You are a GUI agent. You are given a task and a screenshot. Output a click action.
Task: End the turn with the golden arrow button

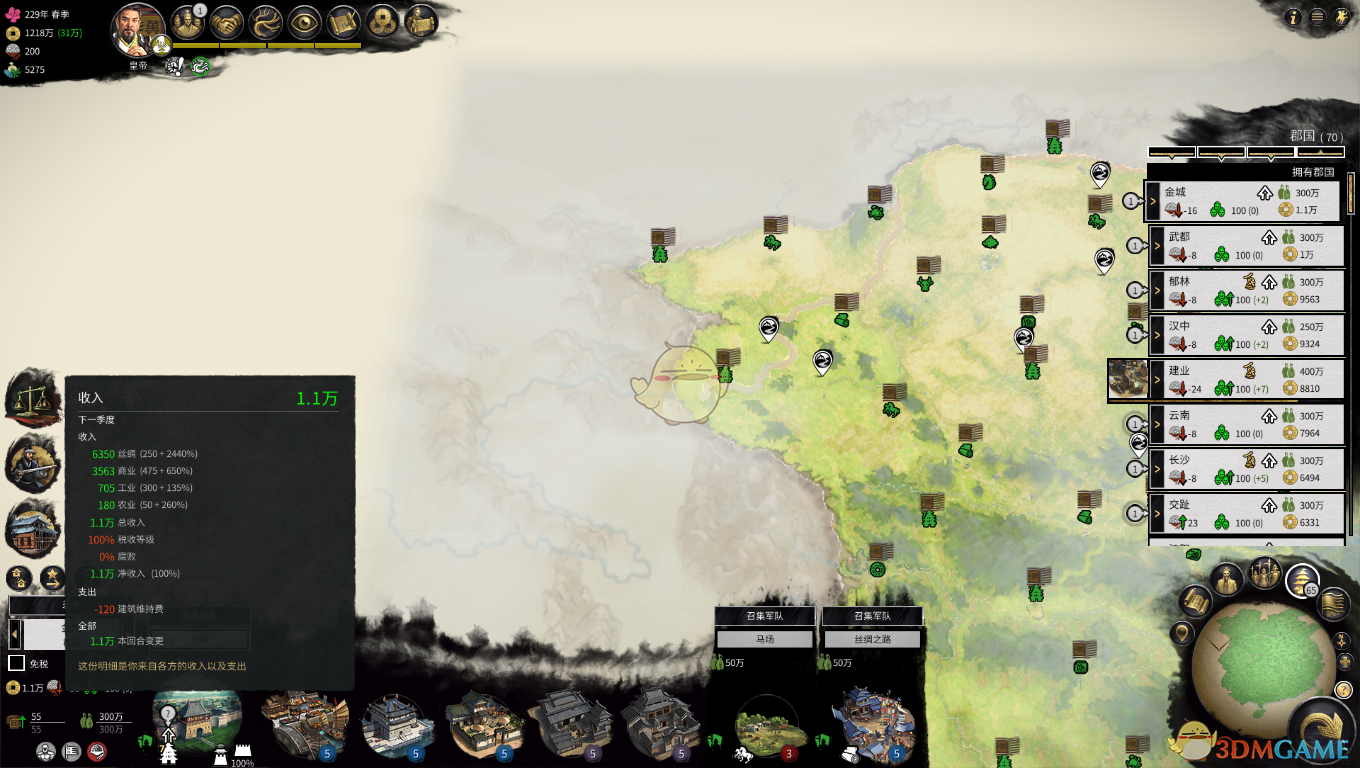[x=1322, y=728]
